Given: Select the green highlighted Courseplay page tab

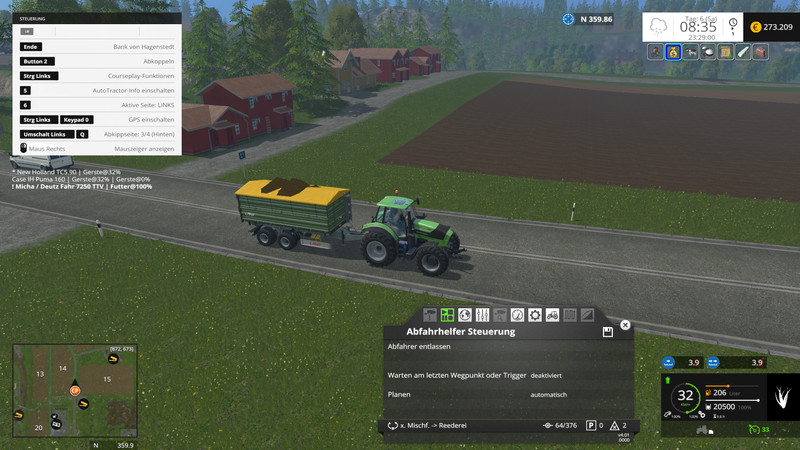Looking at the screenshot, I should point(447,315).
